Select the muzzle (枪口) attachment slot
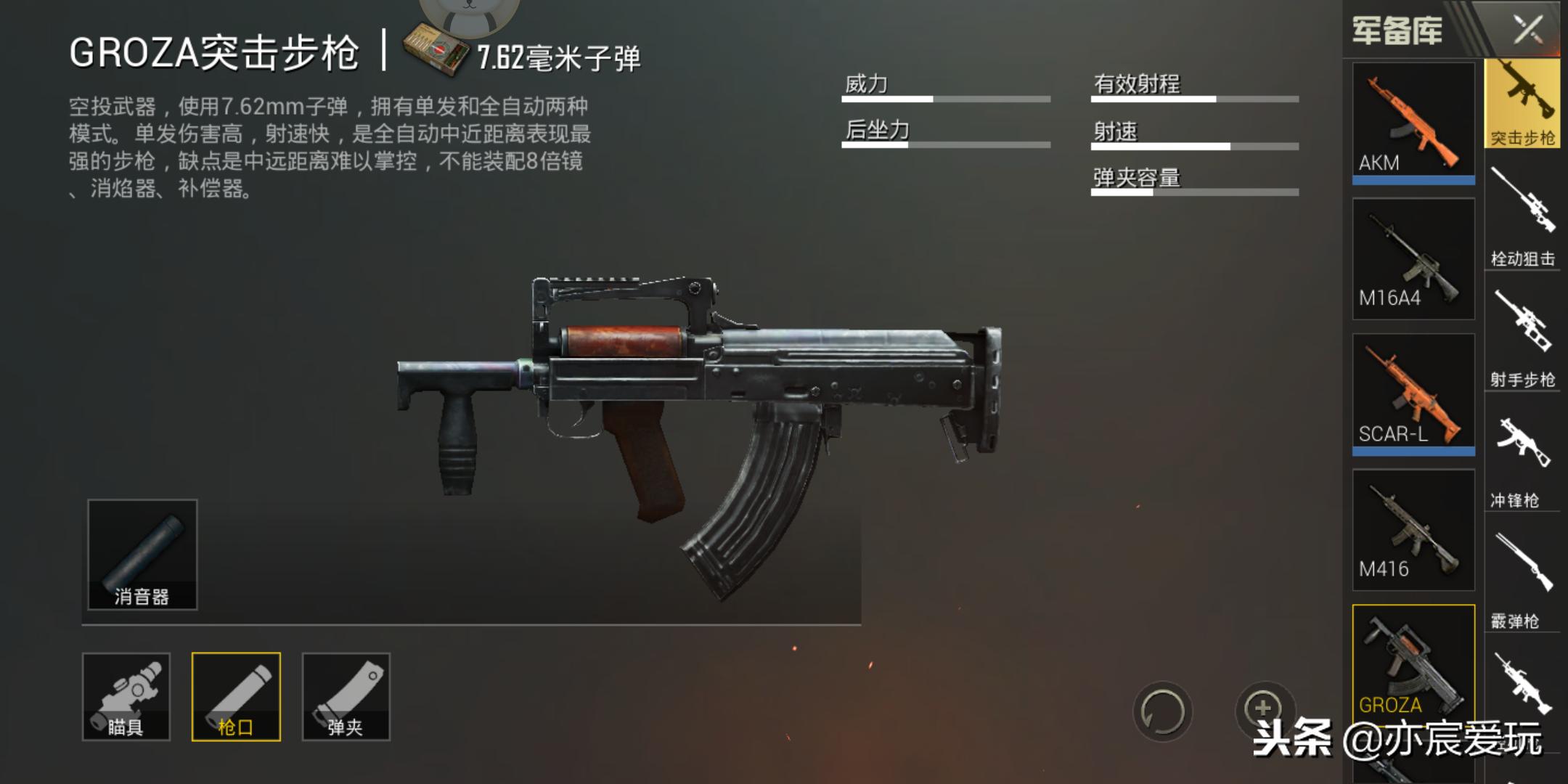The height and width of the screenshot is (784, 1568). (237, 697)
